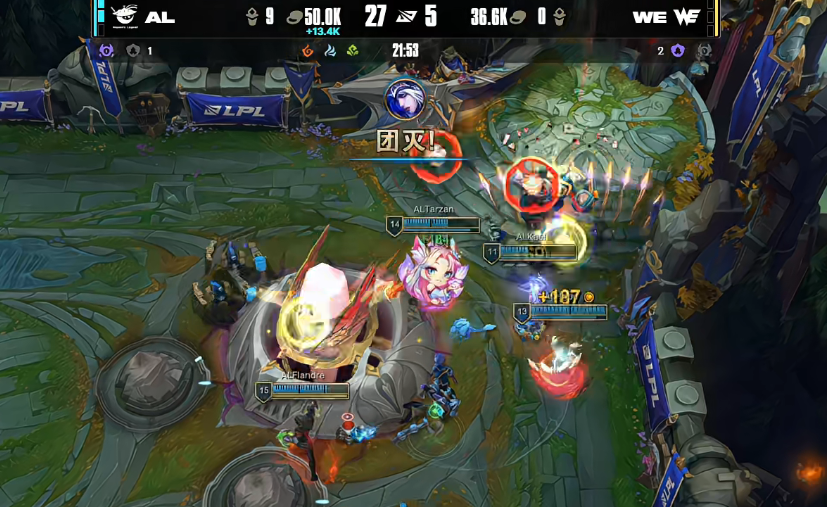Click AL's purple void grub icon

[107, 51]
